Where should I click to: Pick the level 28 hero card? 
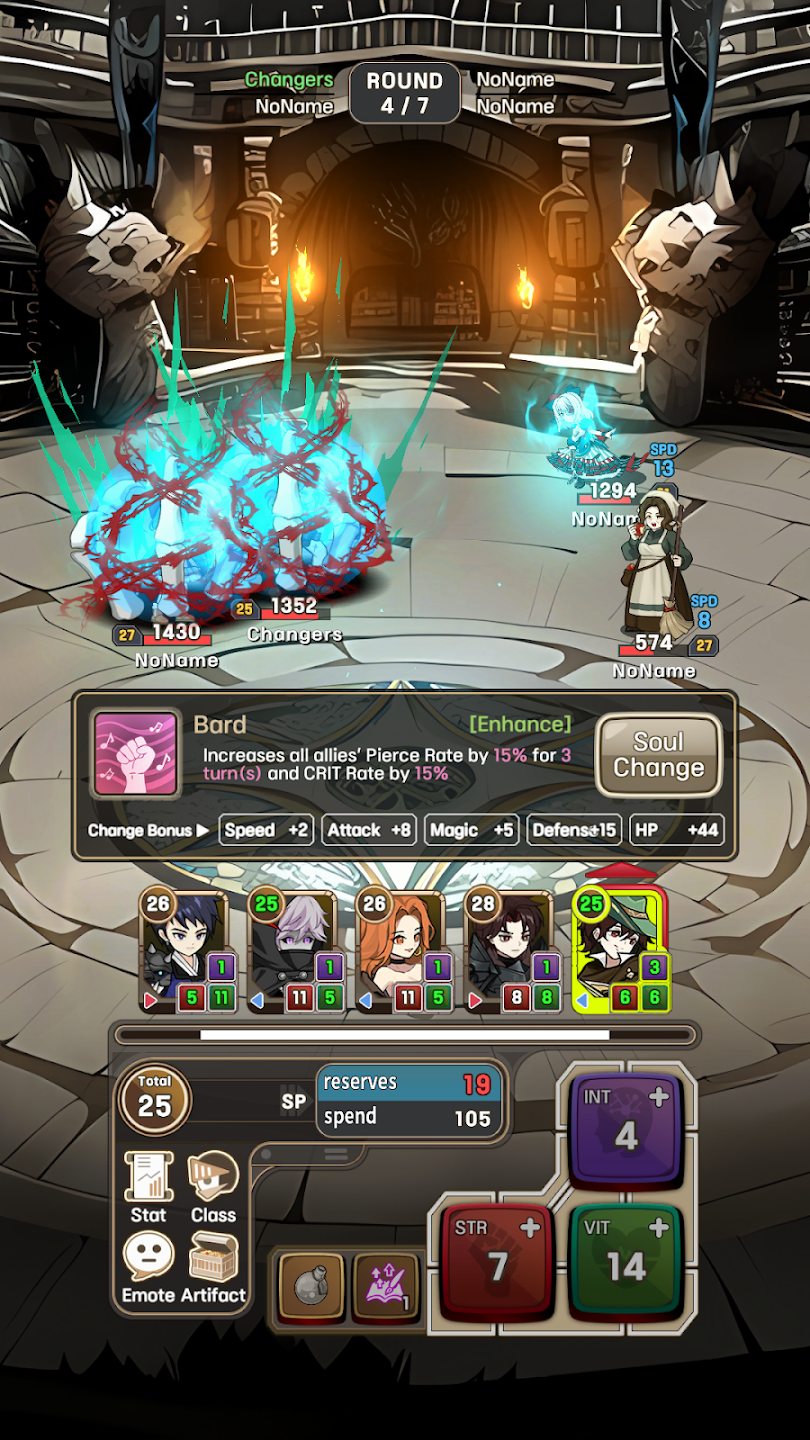[512, 952]
